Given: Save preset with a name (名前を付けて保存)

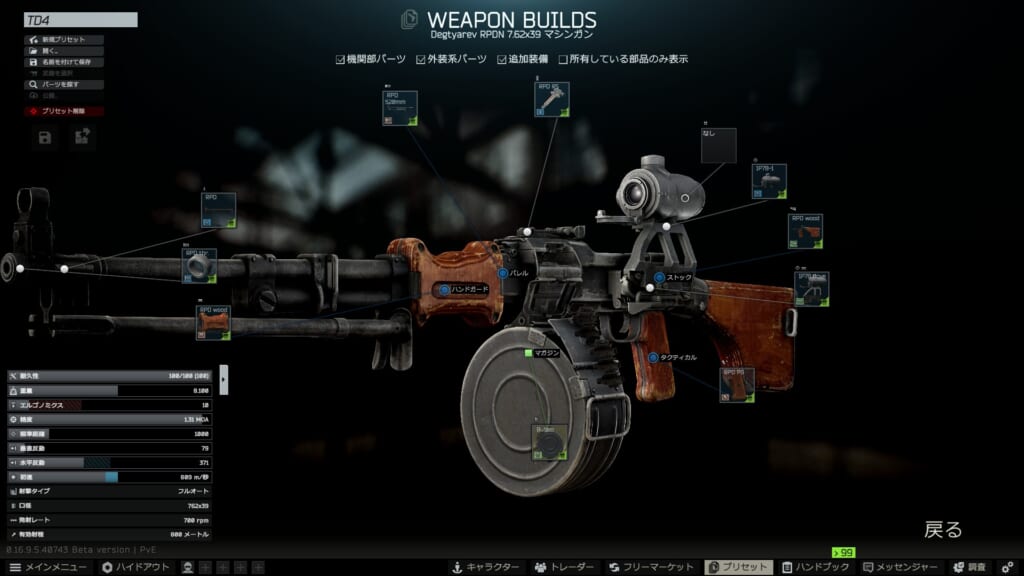Looking at the screenshot, I should click(x=63, y=62).
